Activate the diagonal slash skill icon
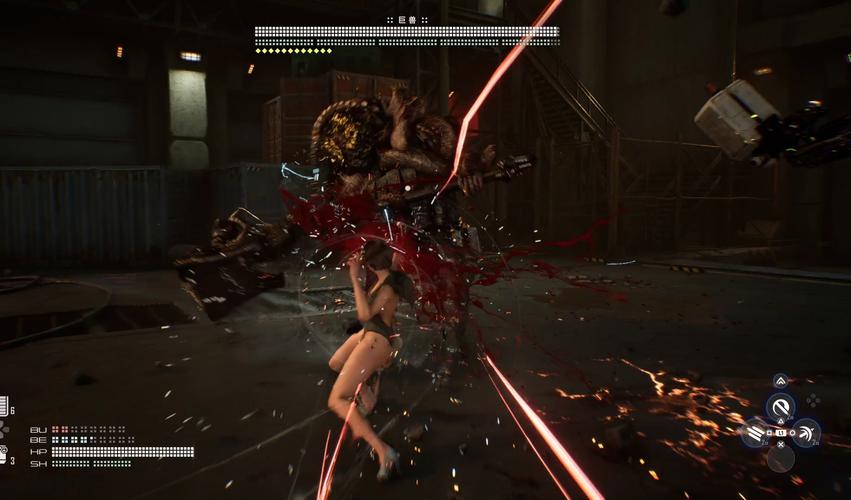This screenshot has width=851, height=500. pyautogui.click(x=781, y=406)
